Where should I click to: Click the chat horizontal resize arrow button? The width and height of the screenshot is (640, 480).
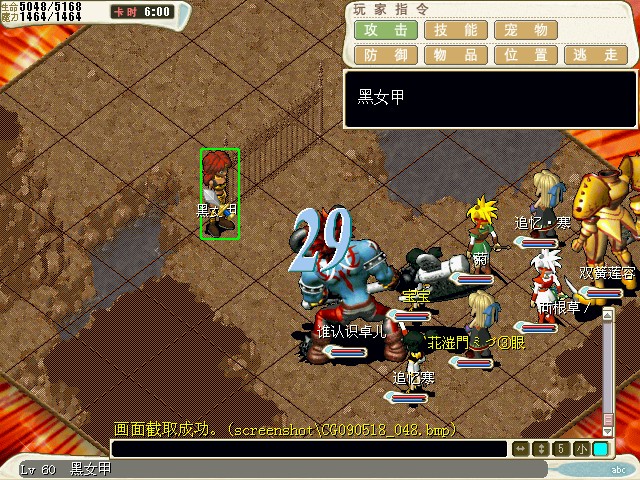tap(521, 449)
